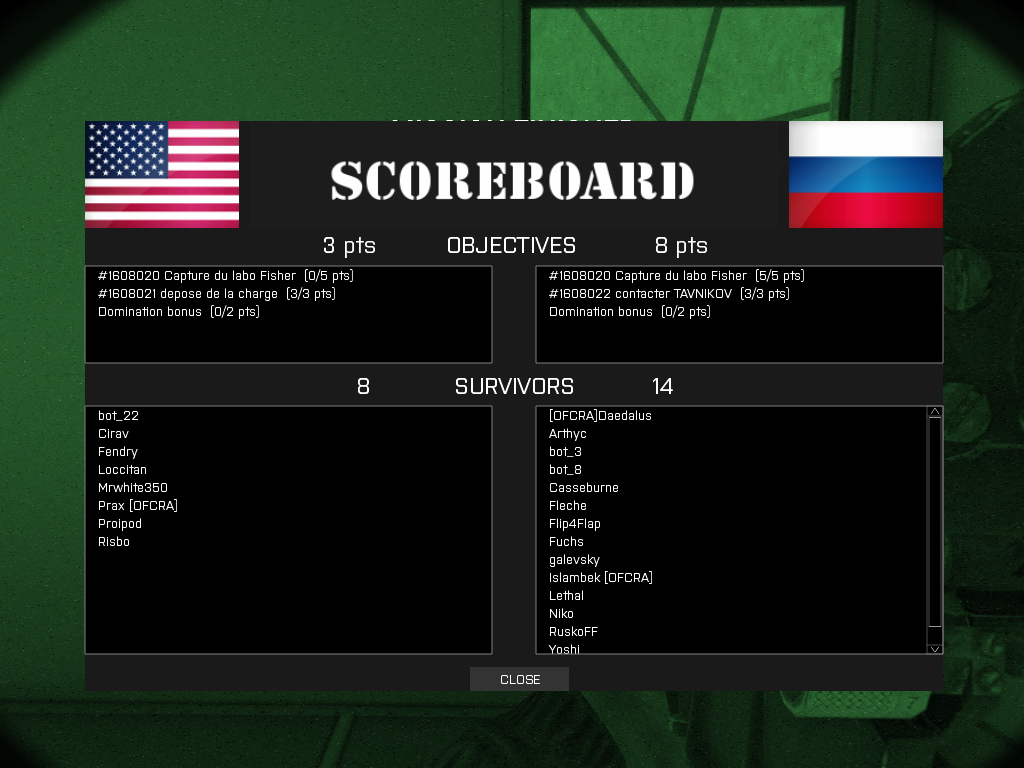Screen dimensions: 1024x768
Task: Highlight Islambek [OFCRA] survivor entry
Action: tap(601, 578)
